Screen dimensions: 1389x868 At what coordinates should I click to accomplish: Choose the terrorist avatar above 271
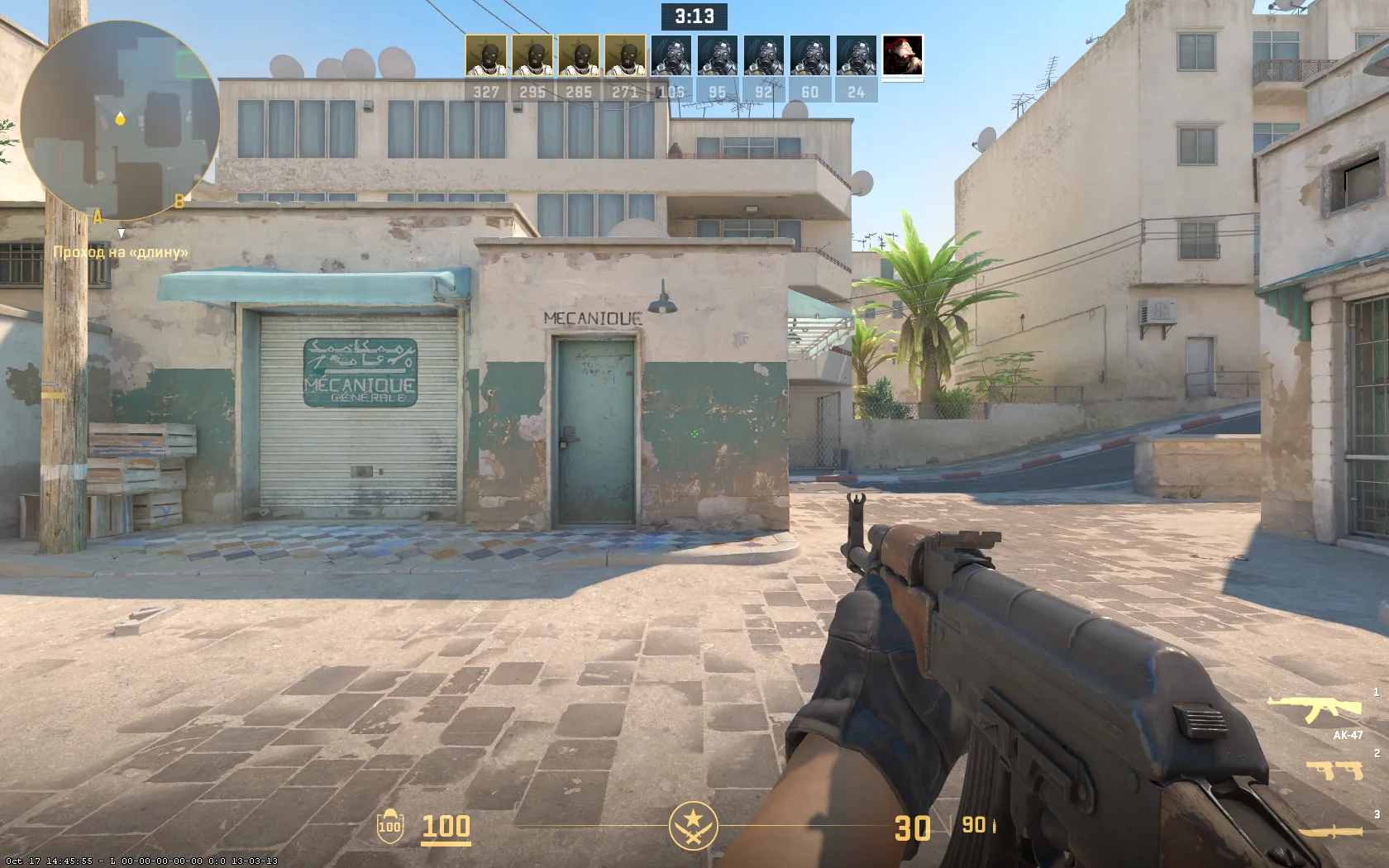pos(624,56)
